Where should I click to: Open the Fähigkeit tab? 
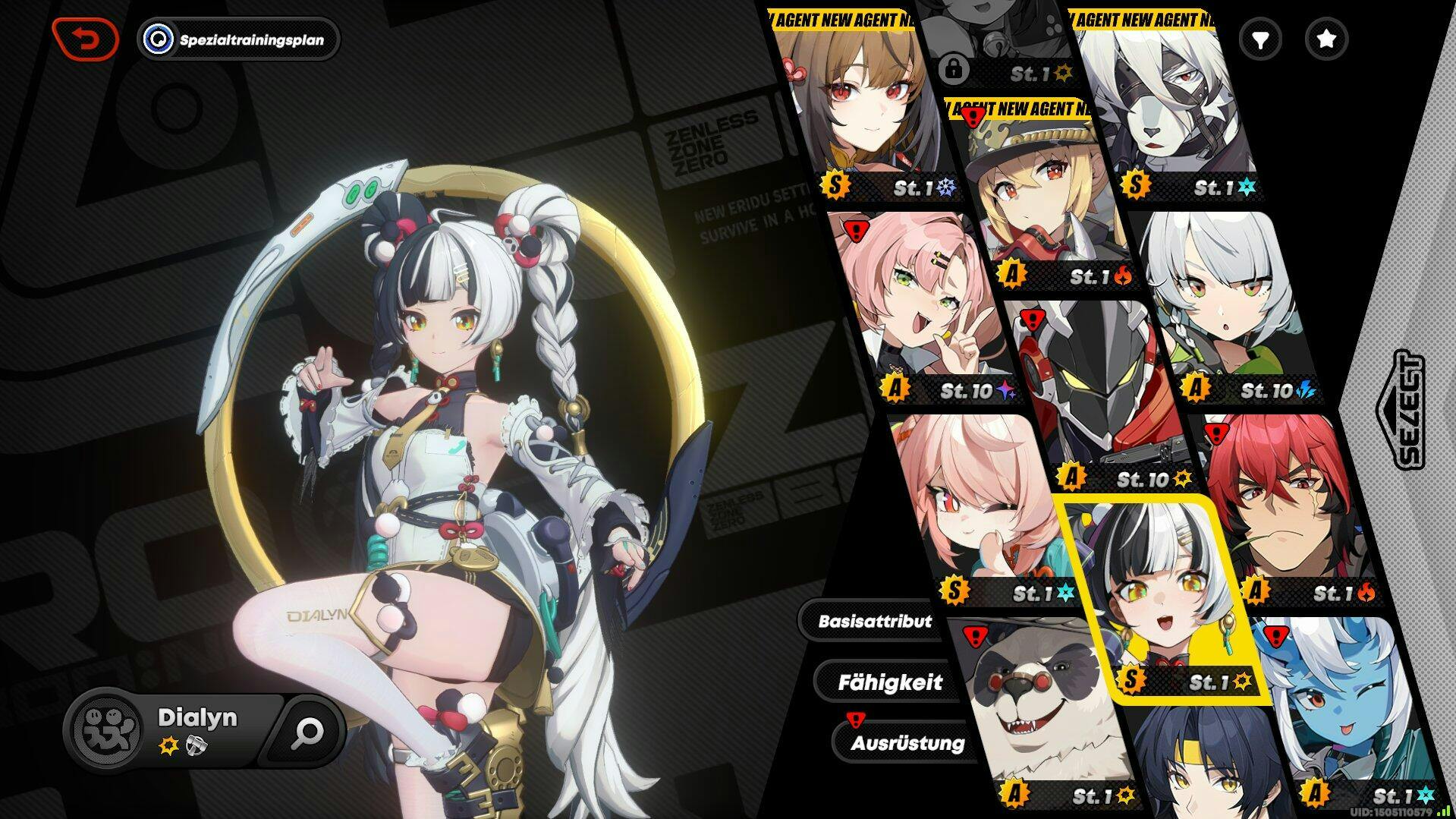(889, 682)
